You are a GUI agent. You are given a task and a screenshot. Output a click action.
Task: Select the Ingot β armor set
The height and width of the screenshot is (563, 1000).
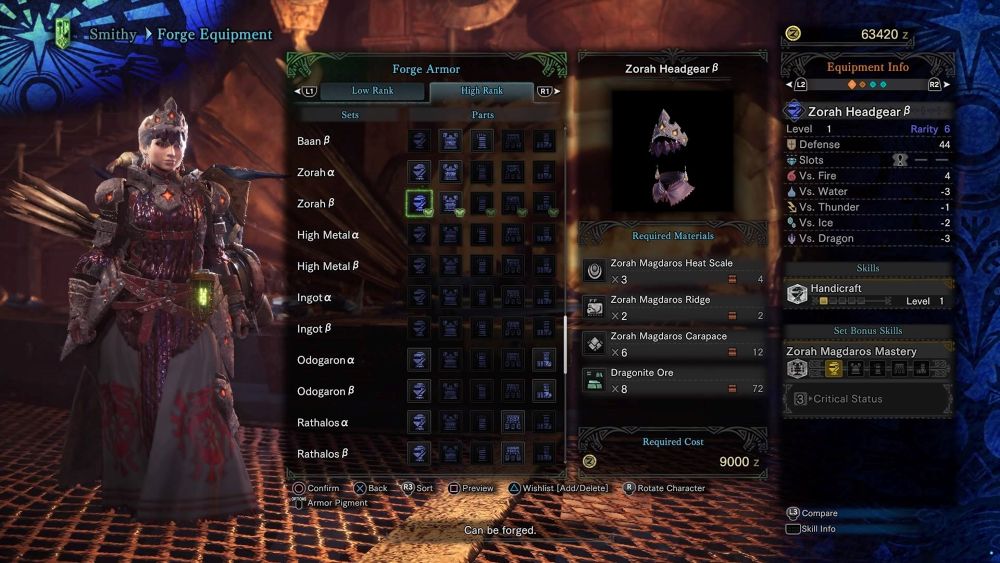pyautogui.click(x=315, y=329)
